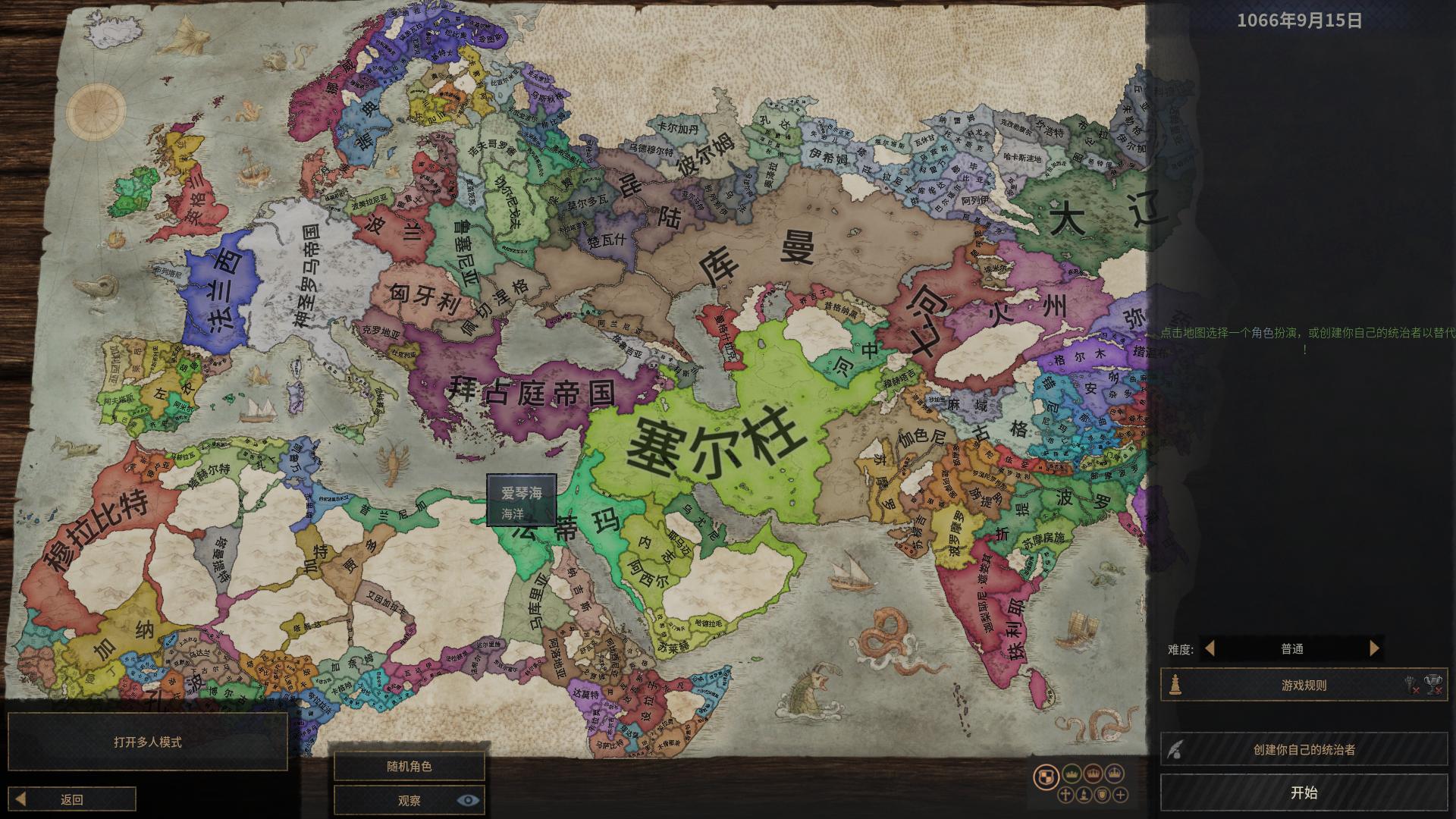
Task: Pick a random character via 随机角色
Action: 409,767
